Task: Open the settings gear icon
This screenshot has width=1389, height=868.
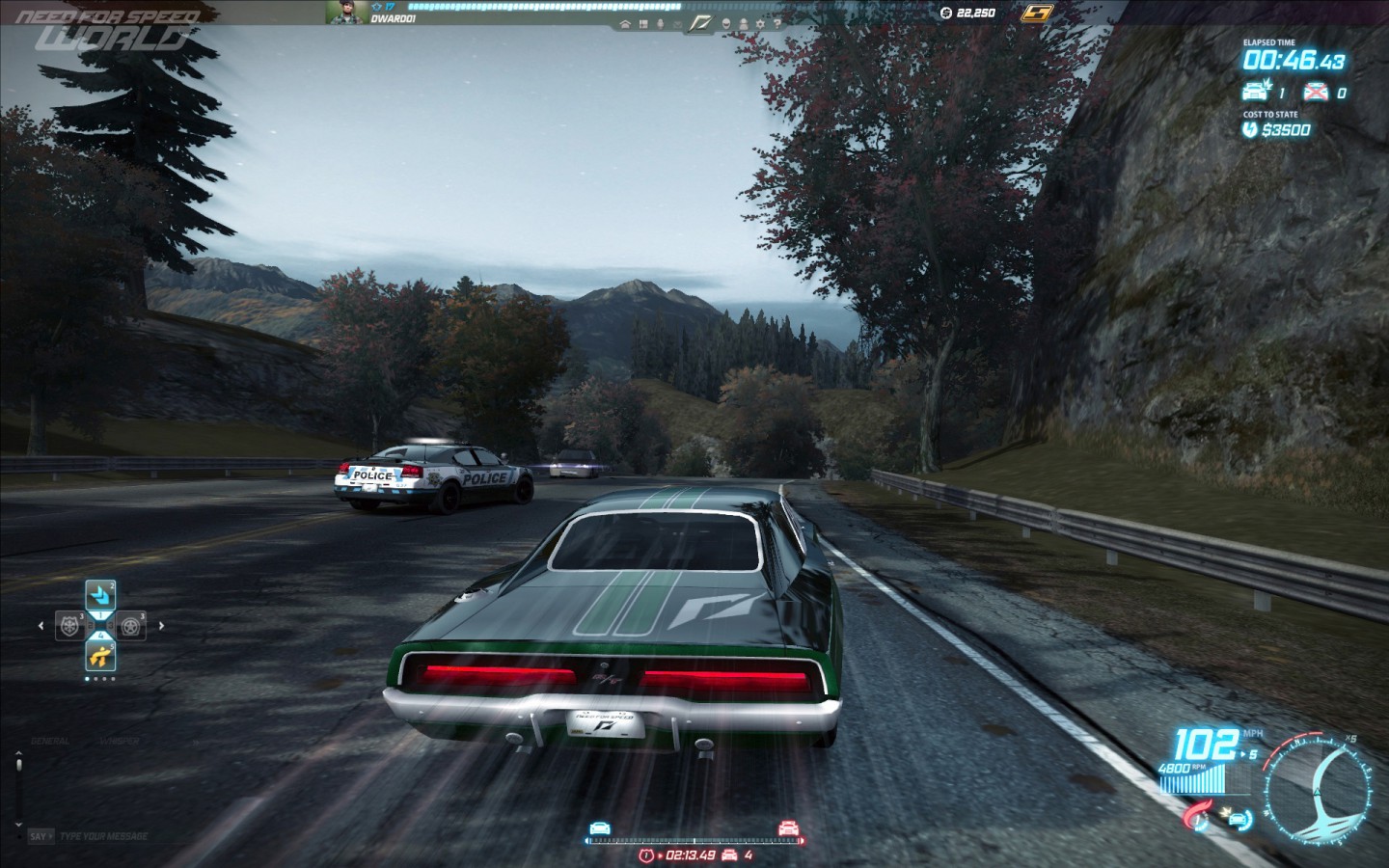Action: pyautogui.click(x=761, y=25)
